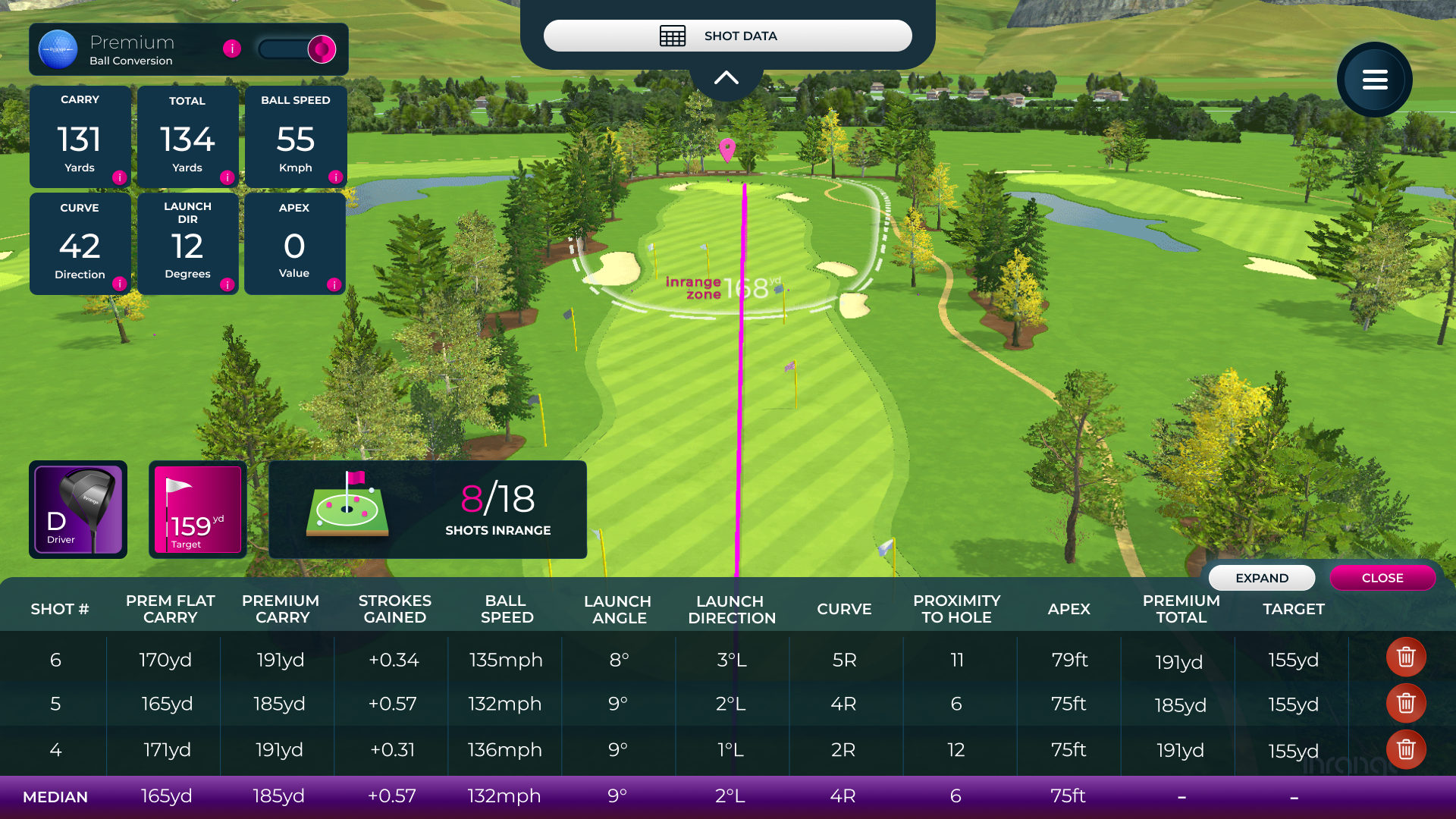
Task: Delete shot 6 from the table
Action: point(1406,657)
